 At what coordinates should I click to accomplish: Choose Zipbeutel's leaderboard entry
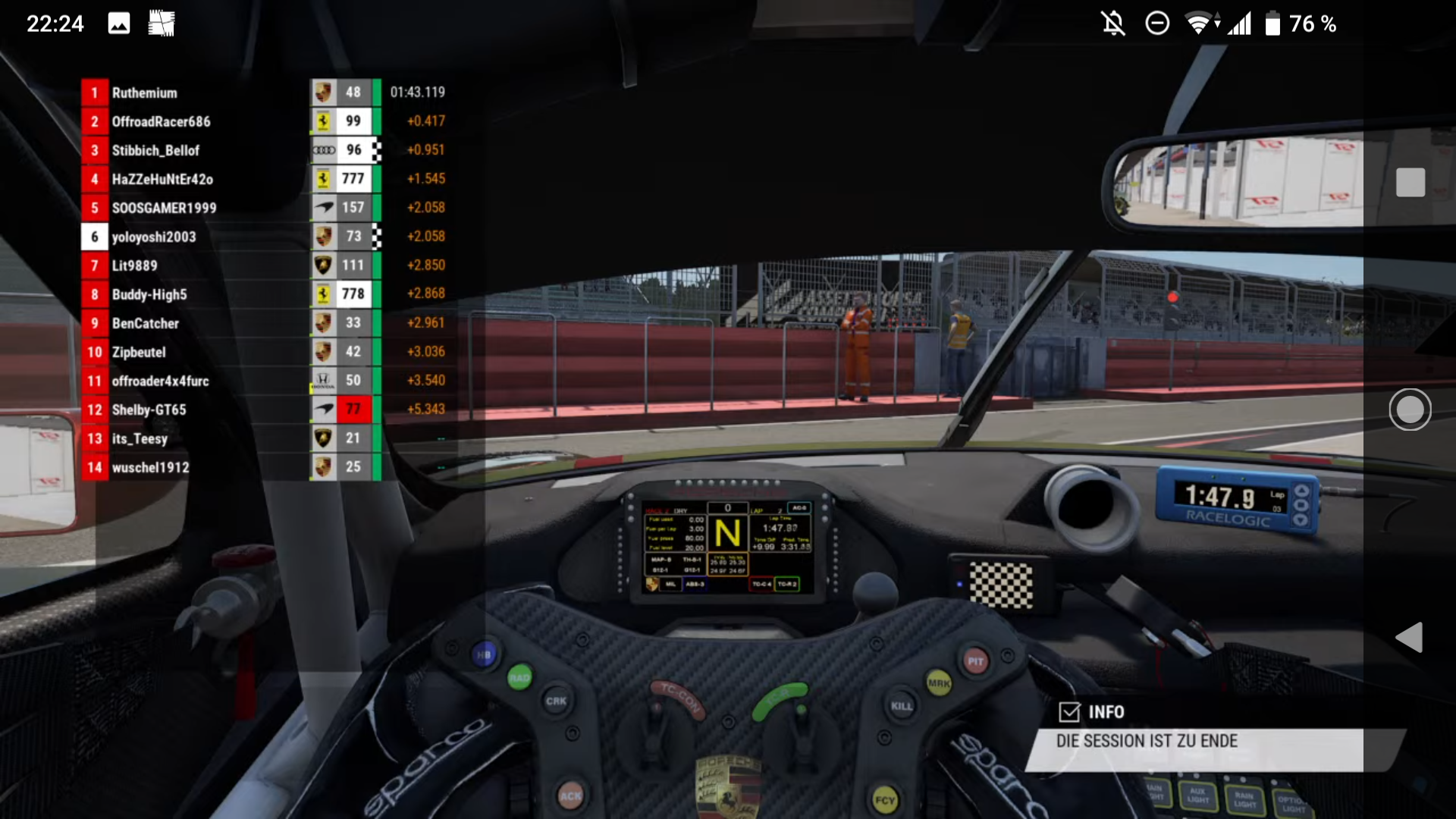pos(139,352)
